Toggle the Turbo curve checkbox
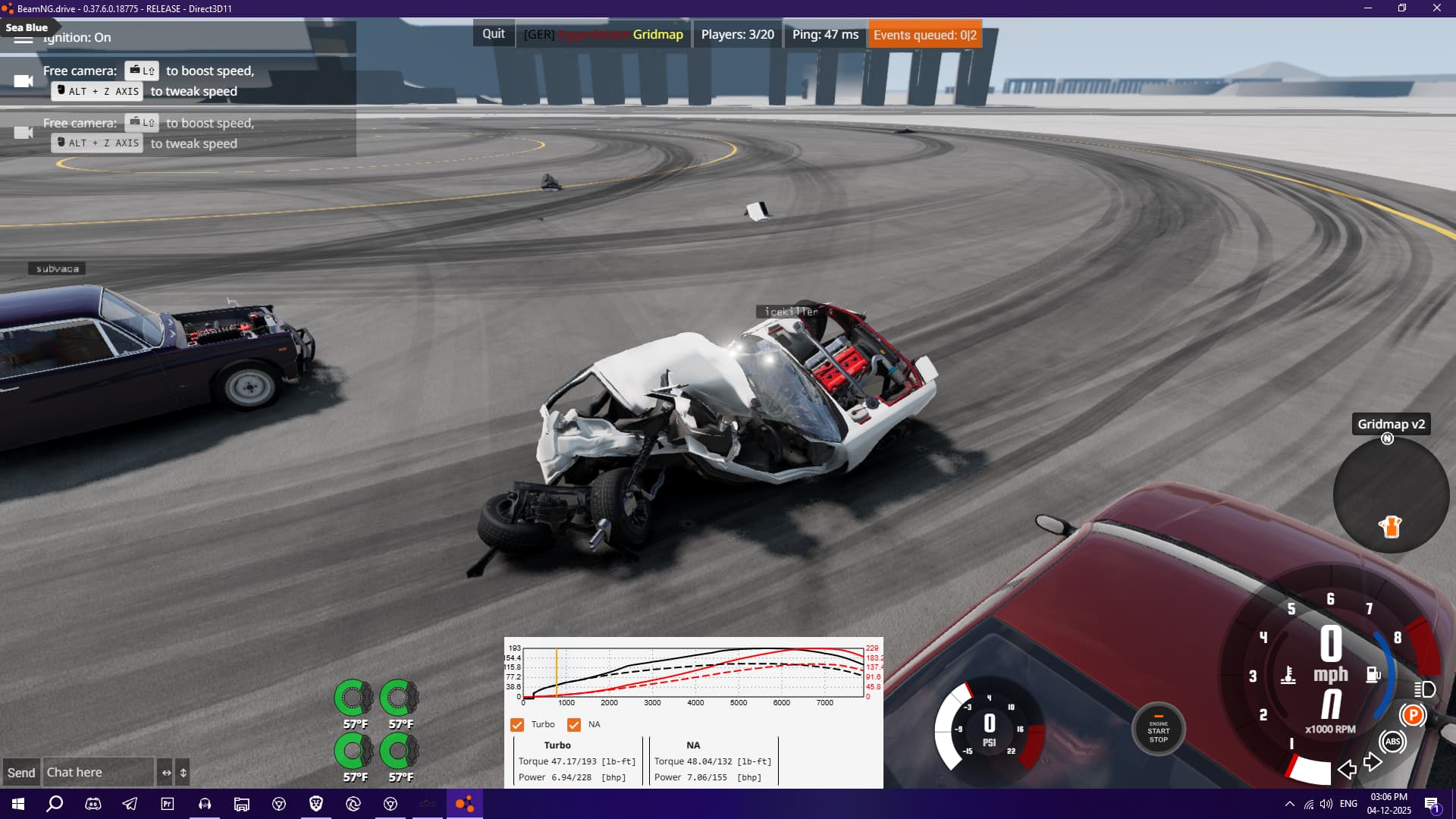The width and height of the screenshot is (1456, 819). click(x=517, y=725)
